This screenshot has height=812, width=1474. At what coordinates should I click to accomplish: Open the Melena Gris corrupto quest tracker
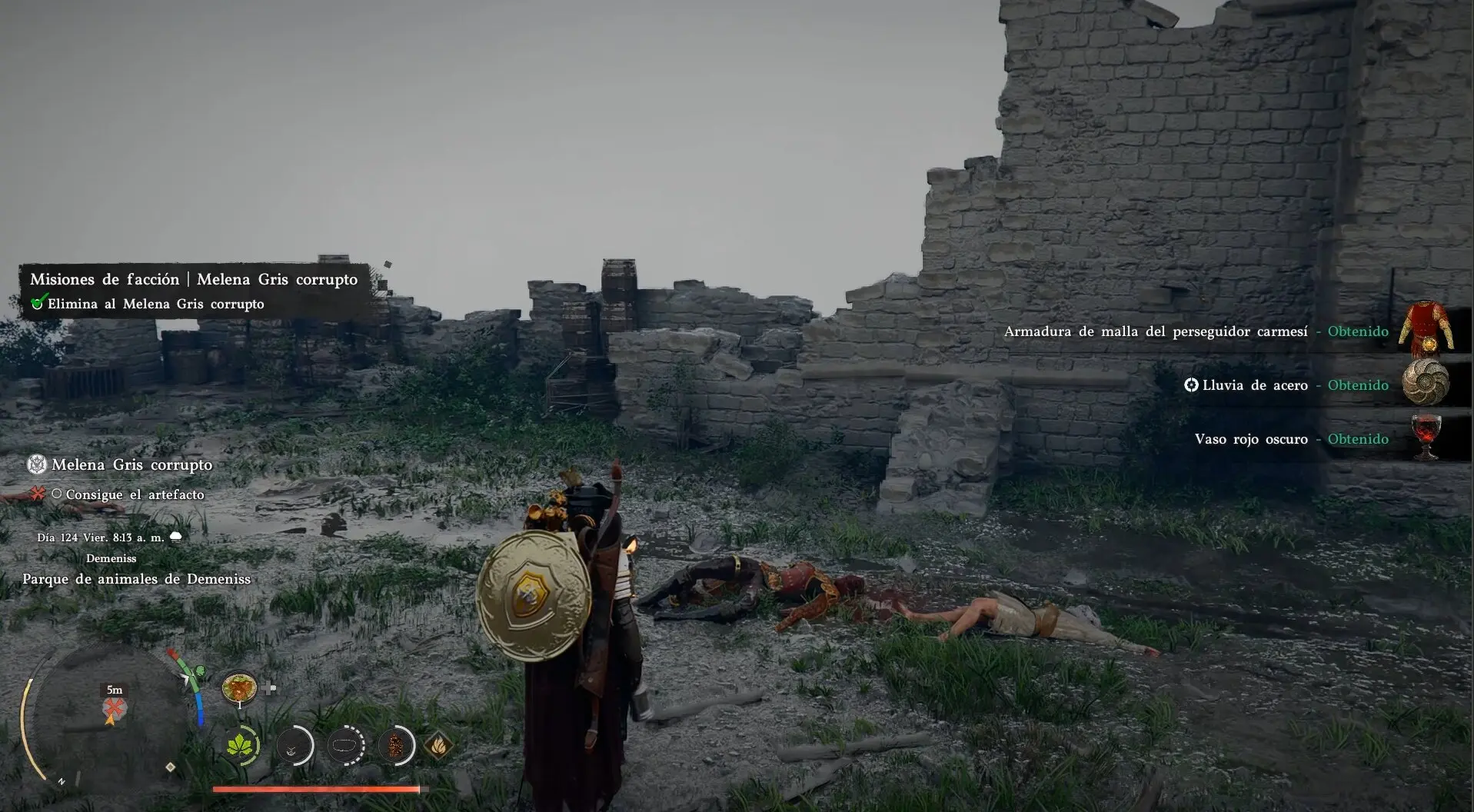[131, 464]
